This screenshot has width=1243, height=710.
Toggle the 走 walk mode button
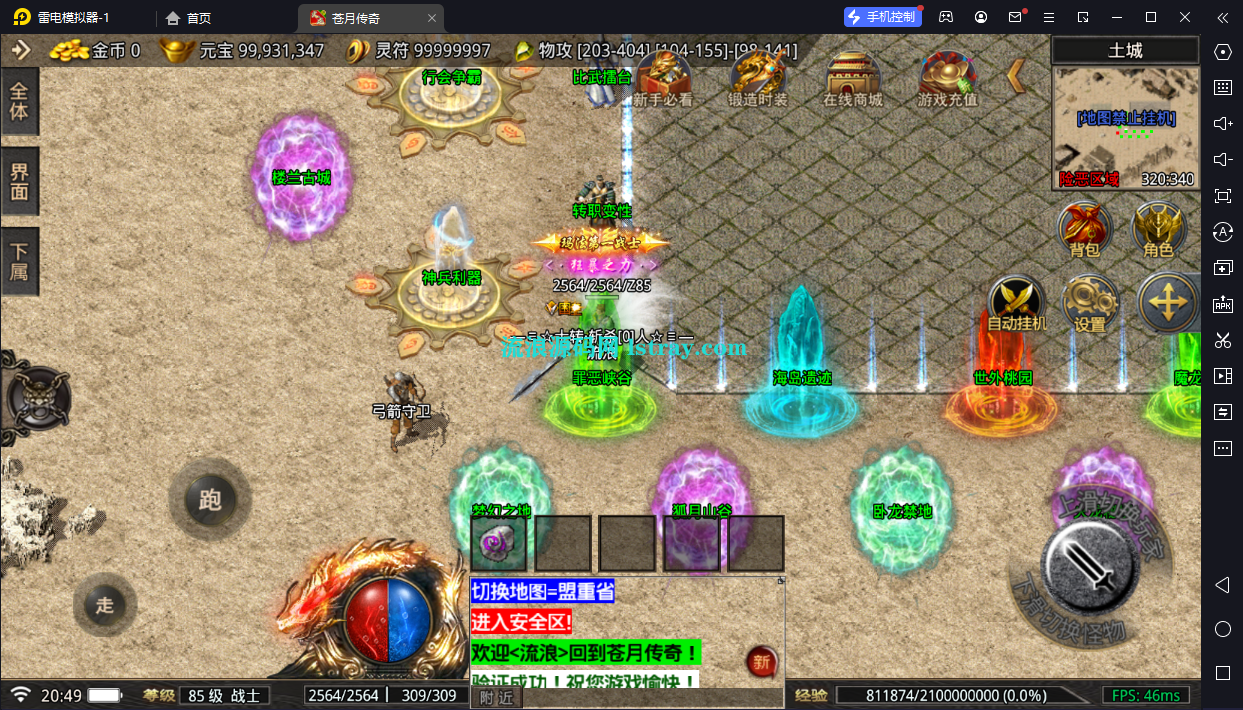[x=105, y=604]
